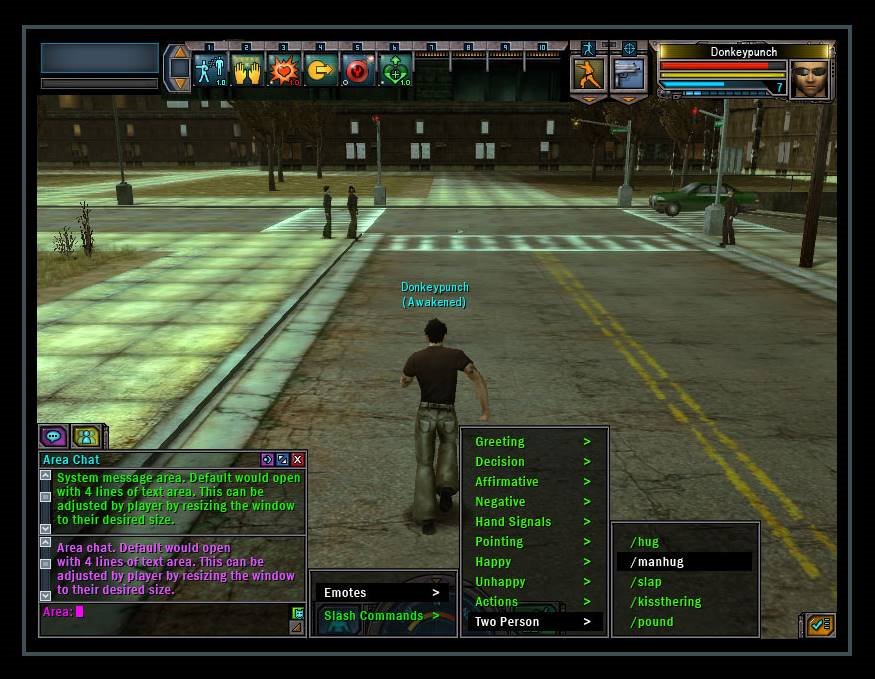875x679 pixels.
Task: Open the purple speech bubble chat tab
Action: pyautogui.click(x=54, y=436)
